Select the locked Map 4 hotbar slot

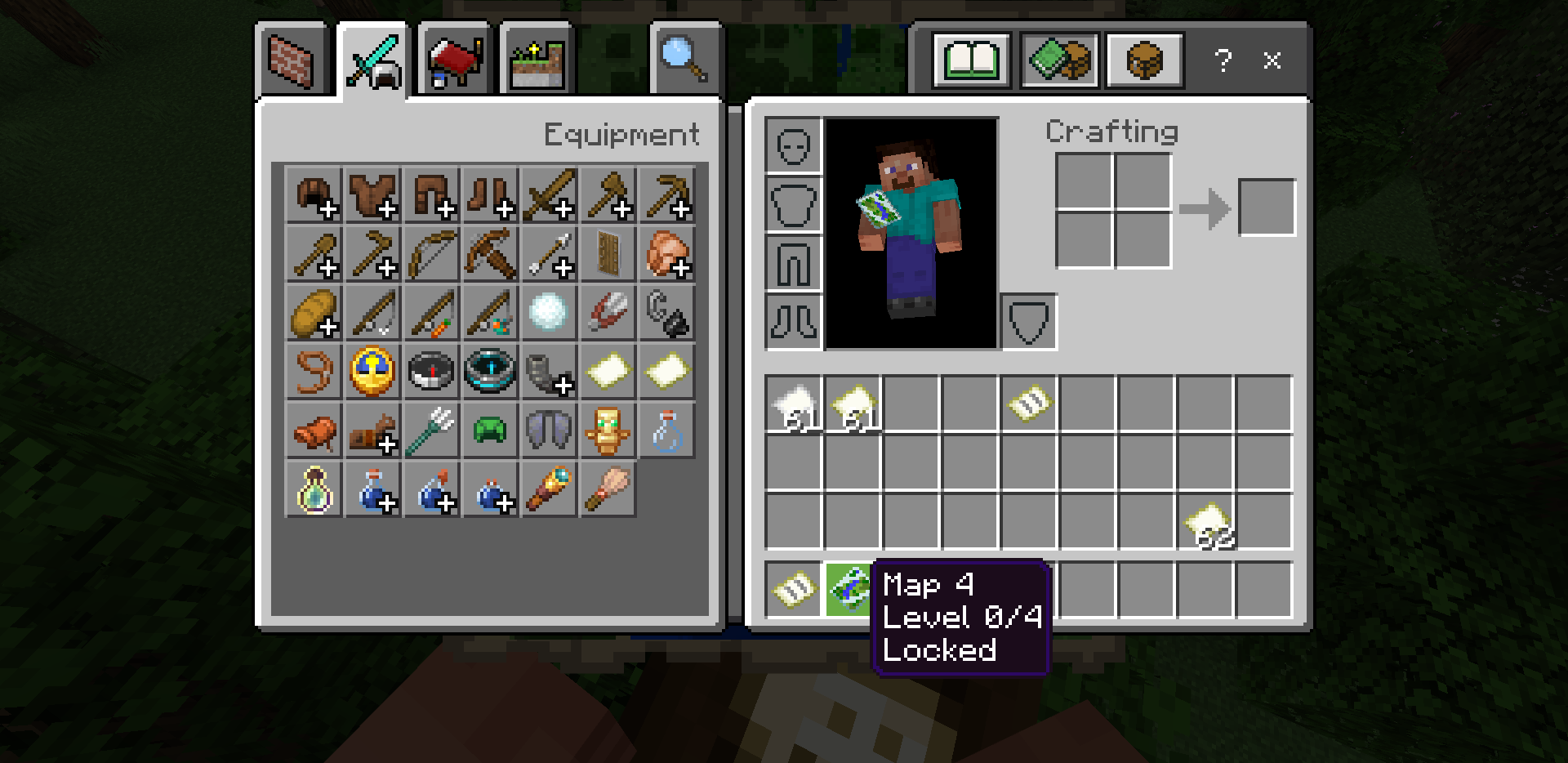(x=852, y=589)
